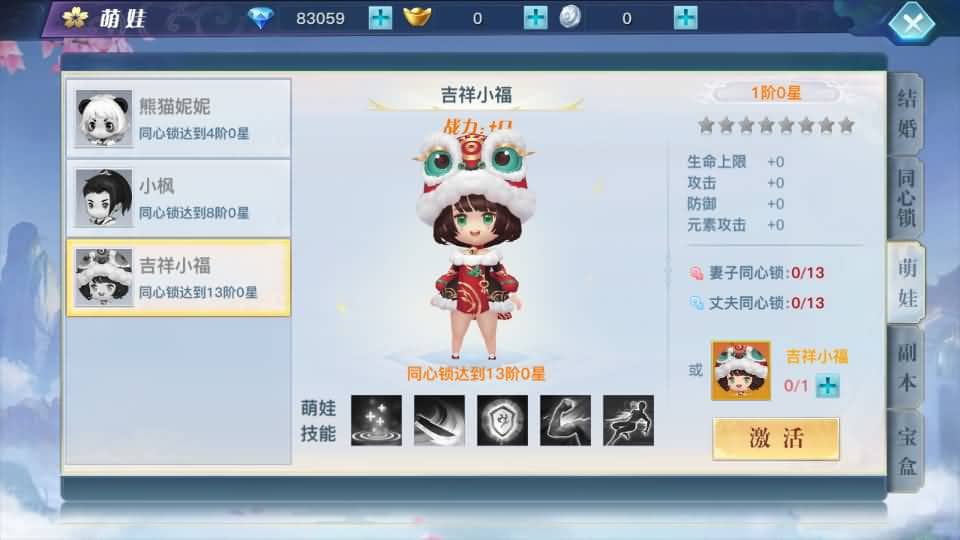The width and height of the screenshot is (960, 540).
Task: Switch to the 萌娃 tab
Action: [x=907, y=282]
